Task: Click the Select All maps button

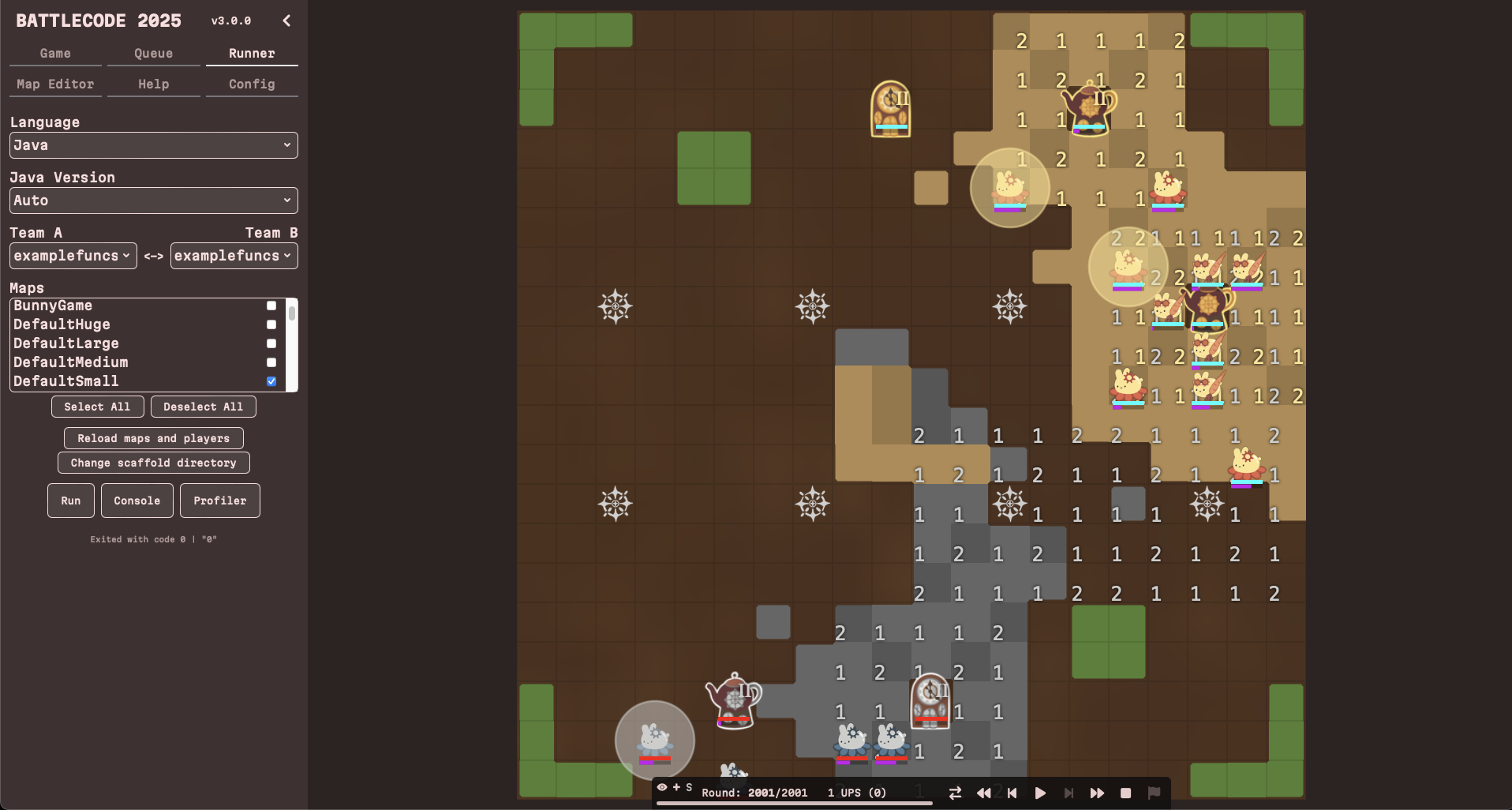Action: (97, 407)
